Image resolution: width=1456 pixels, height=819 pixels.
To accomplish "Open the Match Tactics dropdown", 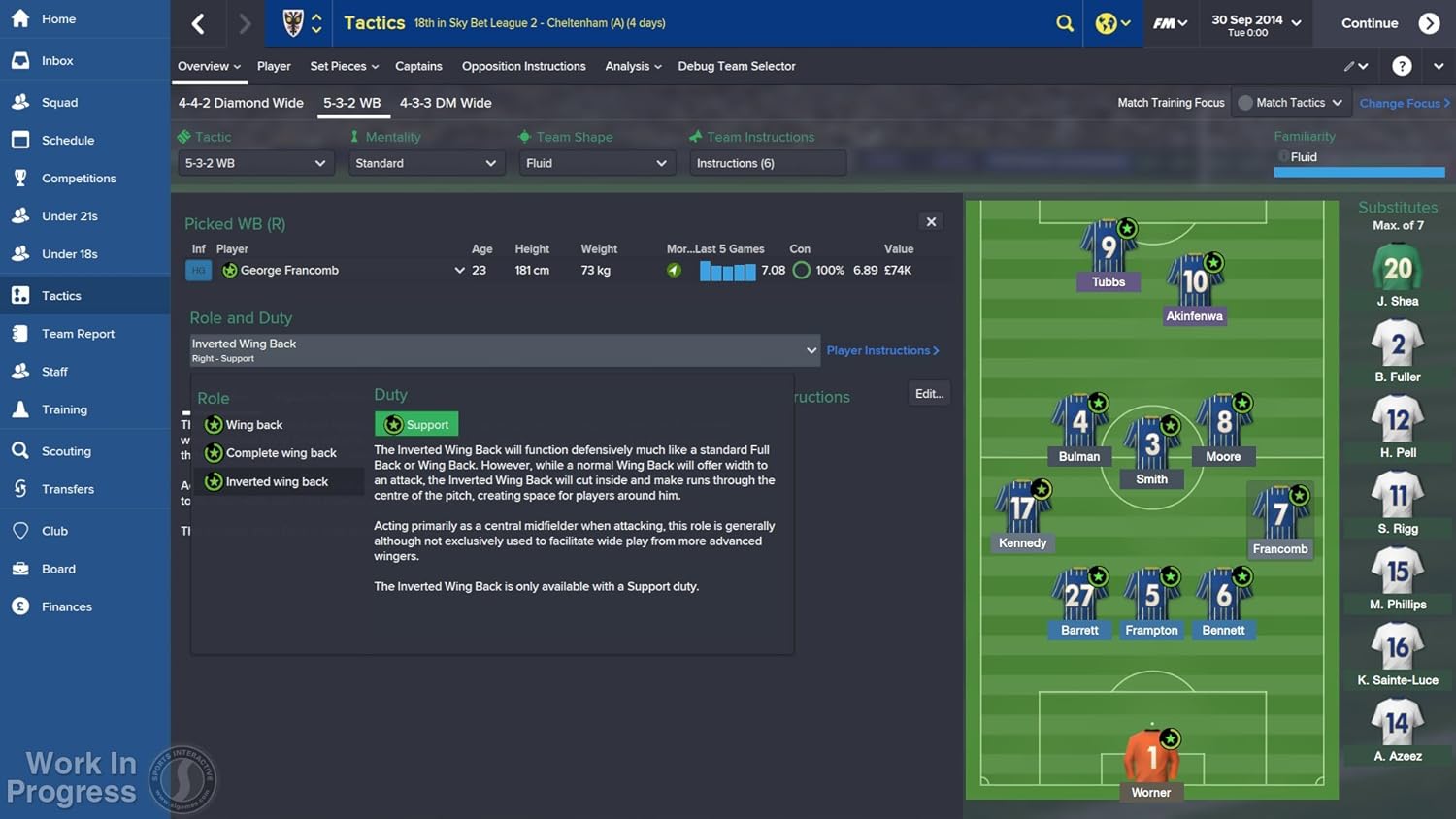I will [x=1291, y=102].
